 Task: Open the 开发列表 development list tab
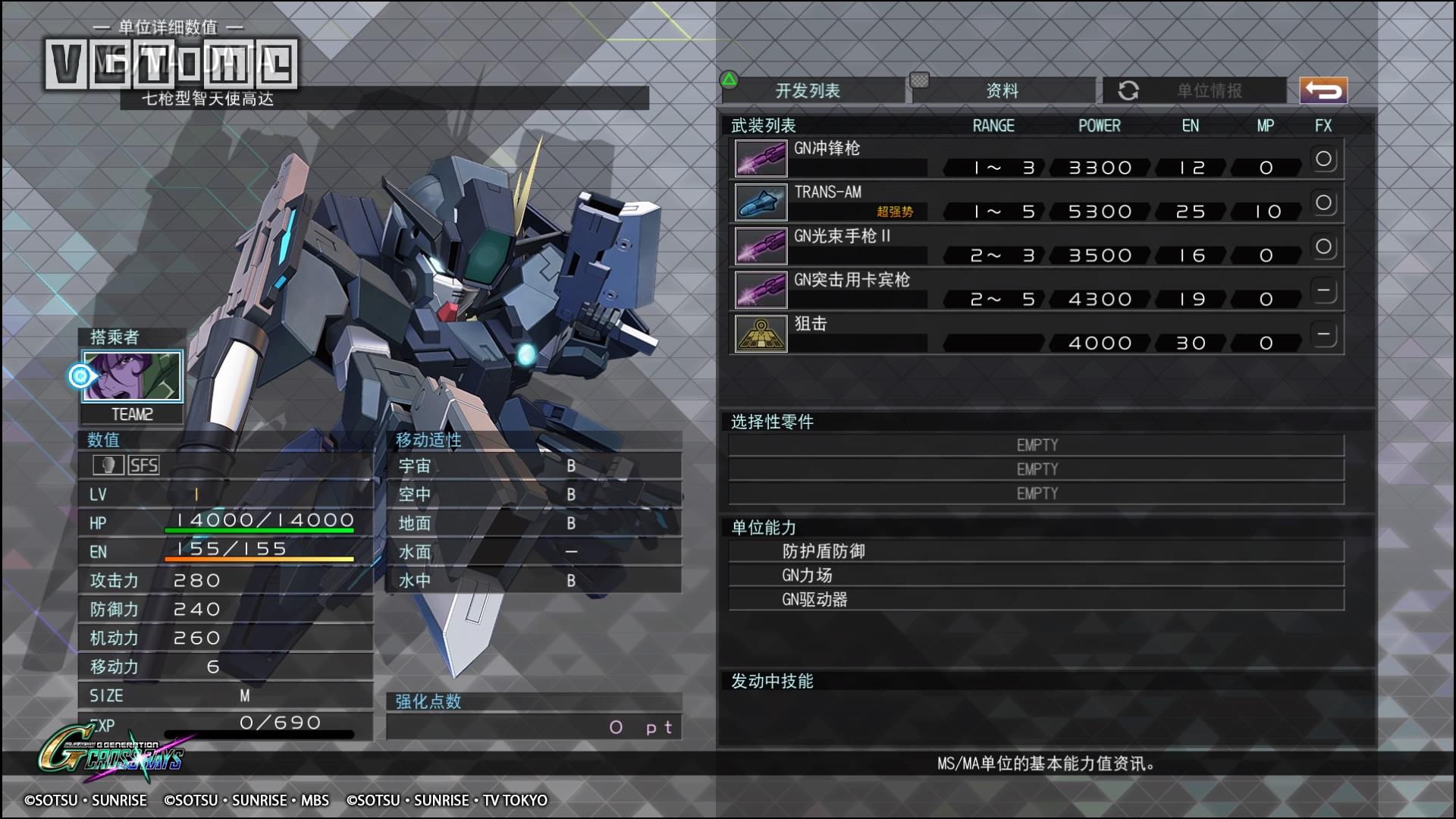(x=808, y=91)
